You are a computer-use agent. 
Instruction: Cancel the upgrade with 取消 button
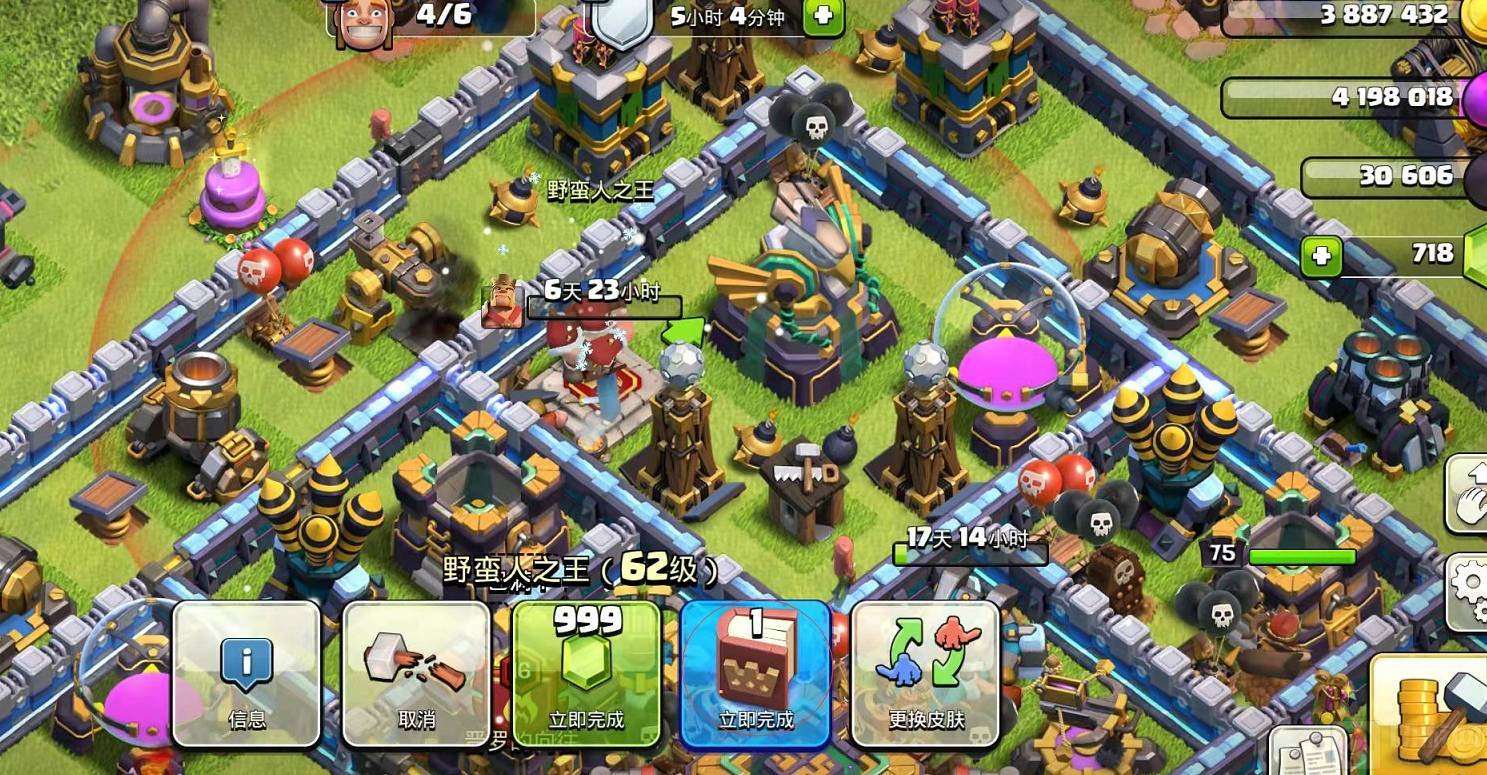[x=416, y=673]
